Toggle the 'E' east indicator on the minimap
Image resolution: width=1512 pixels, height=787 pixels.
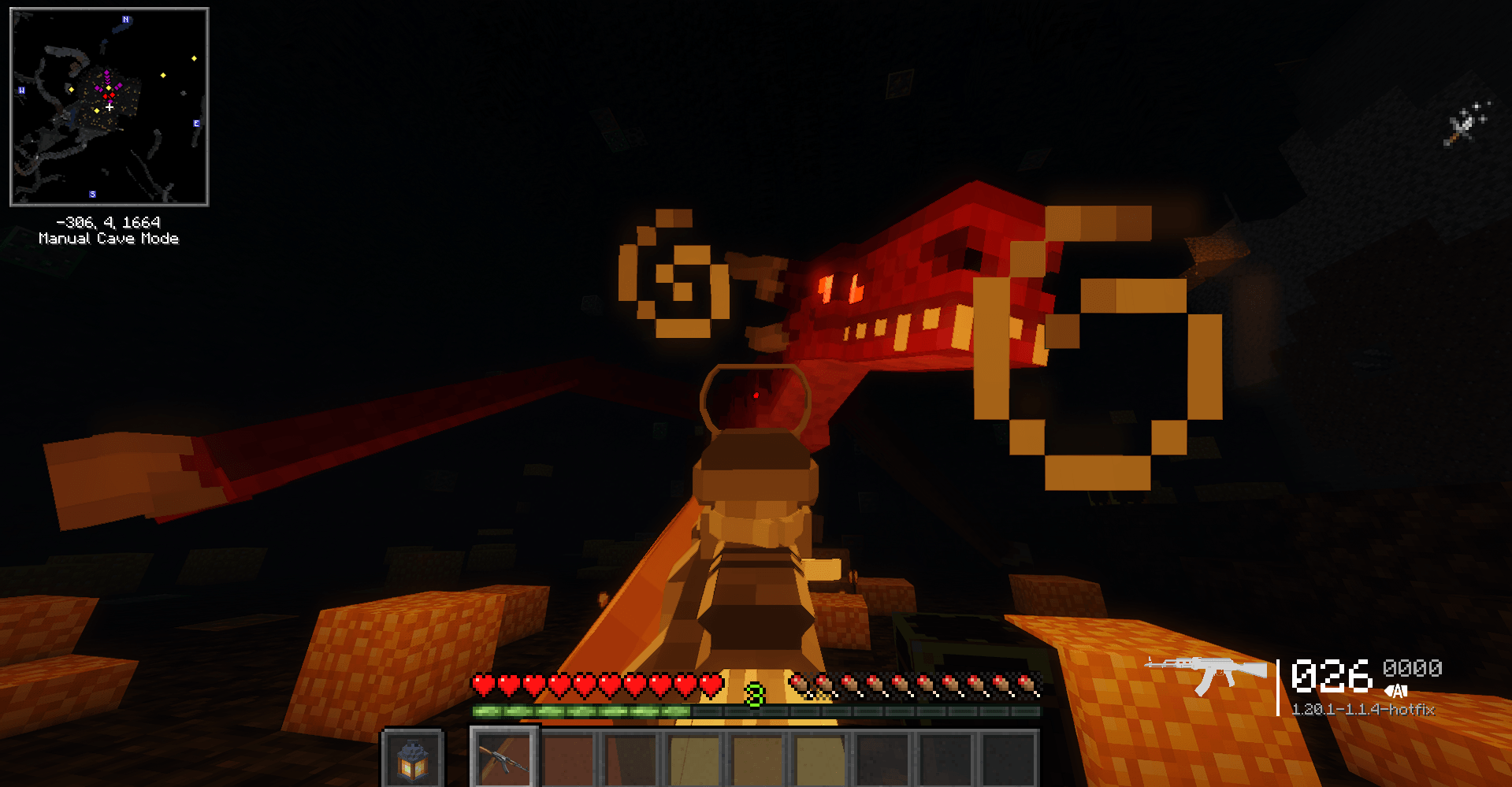pyautogui.click(x=196, y=124)
